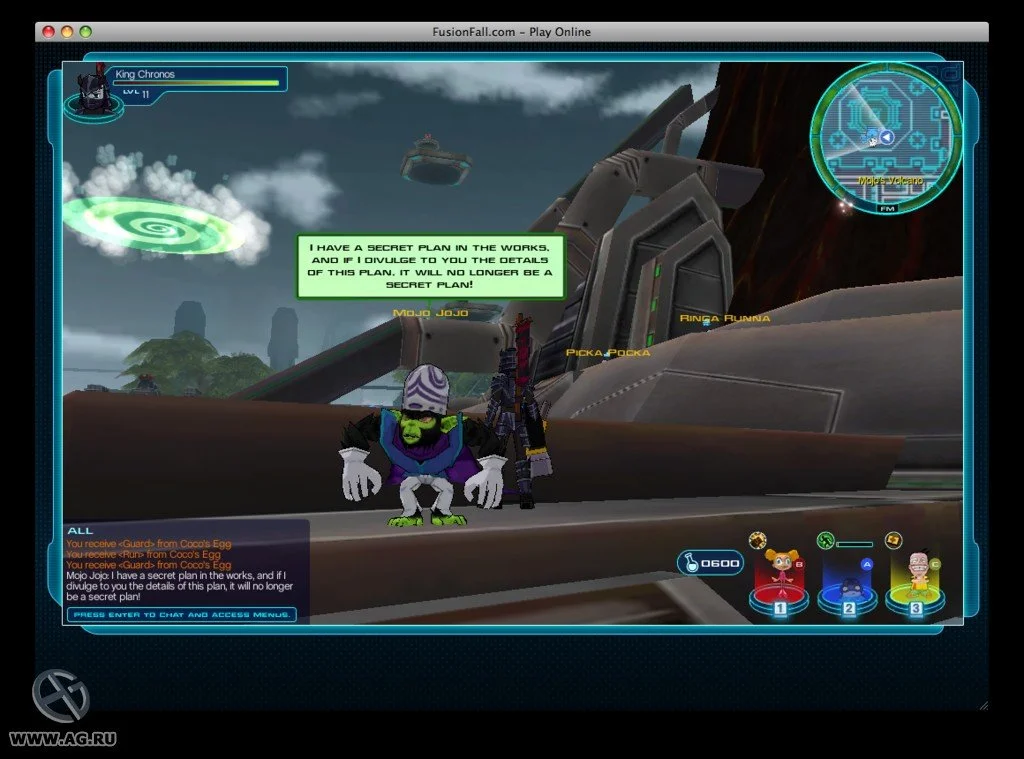The width and height of the screenshot is (1024, 759).
Task: Minimize the window with the yellow button
Action: pyautogui.click(x=67, y=32)
